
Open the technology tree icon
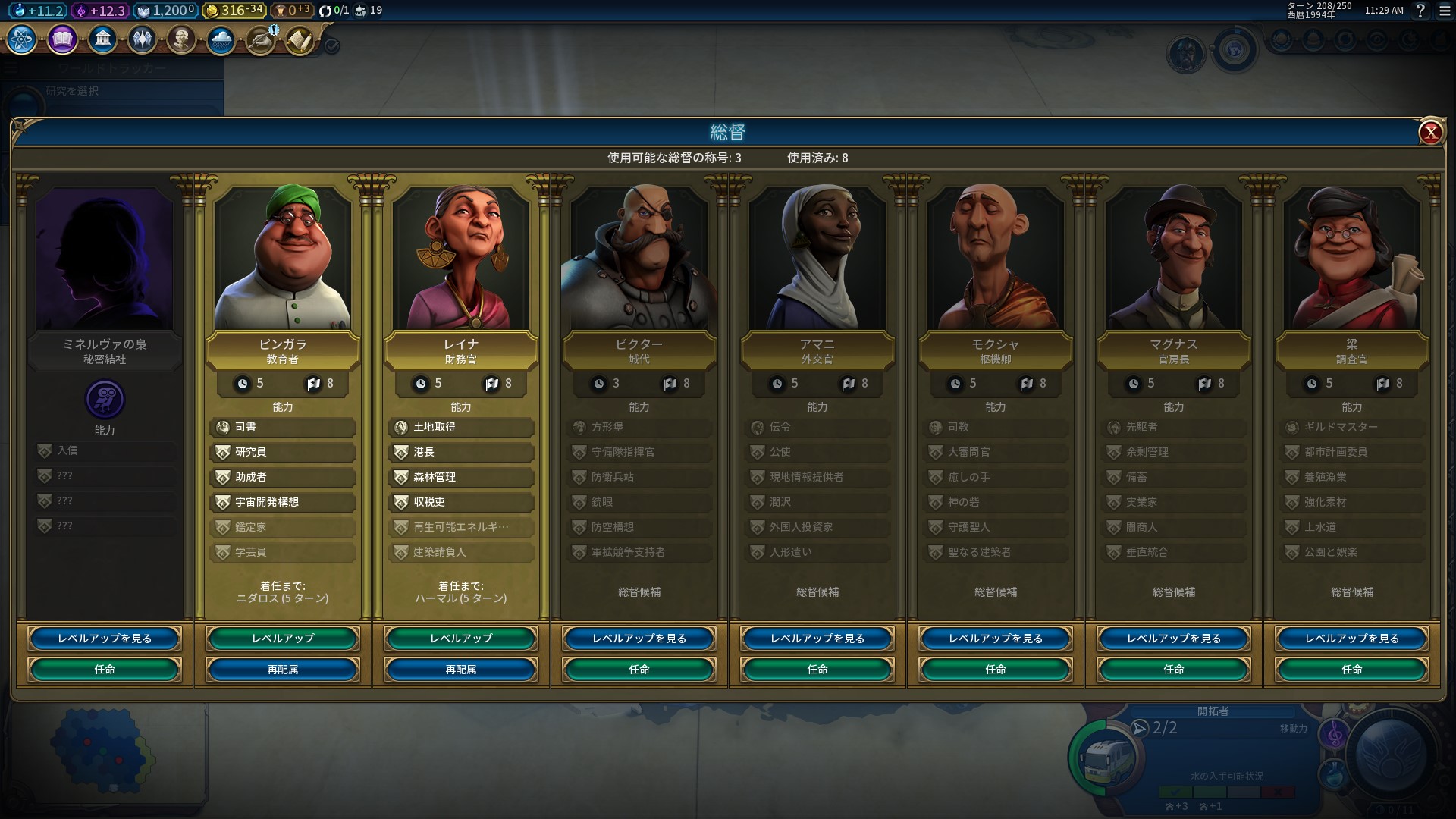pos(22,39)
